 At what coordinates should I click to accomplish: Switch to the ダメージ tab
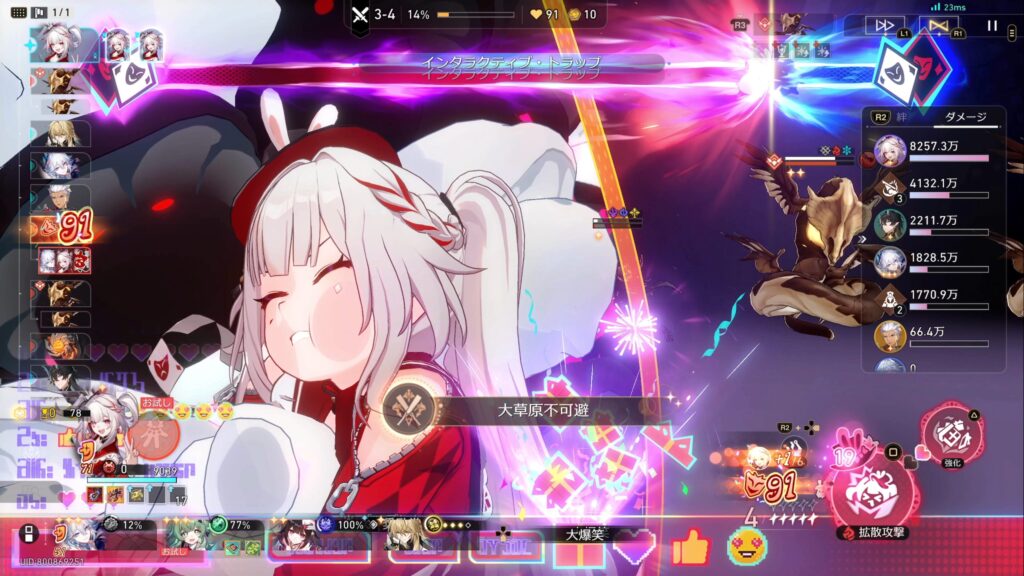(x=966, y=117)
